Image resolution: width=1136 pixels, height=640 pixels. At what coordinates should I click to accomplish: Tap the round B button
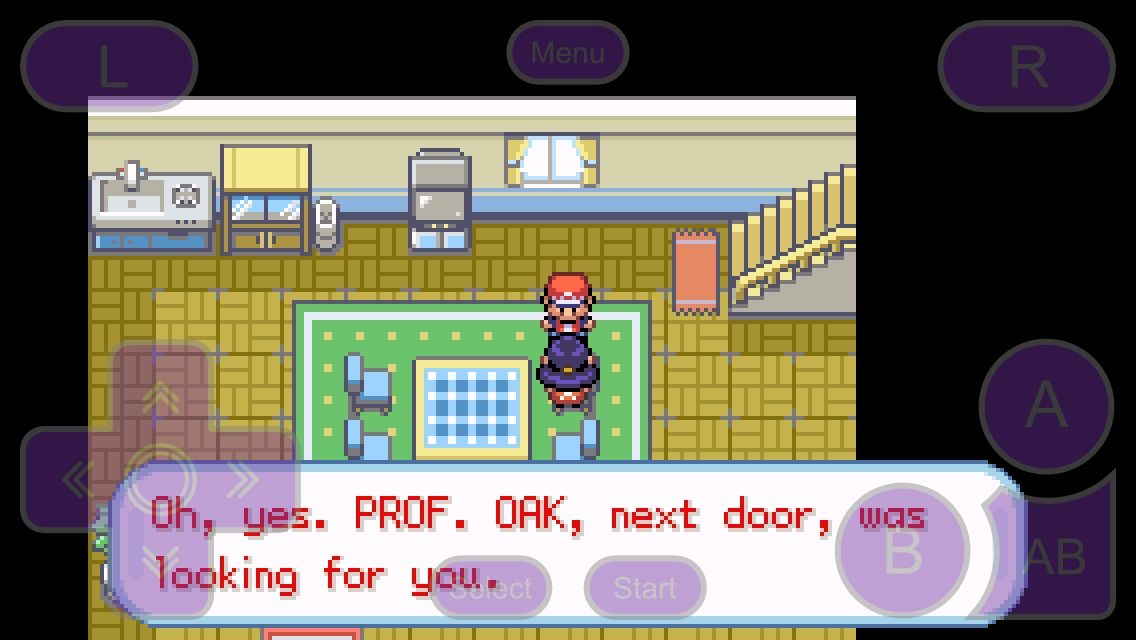pyautogui.click(x=902, y=549)
